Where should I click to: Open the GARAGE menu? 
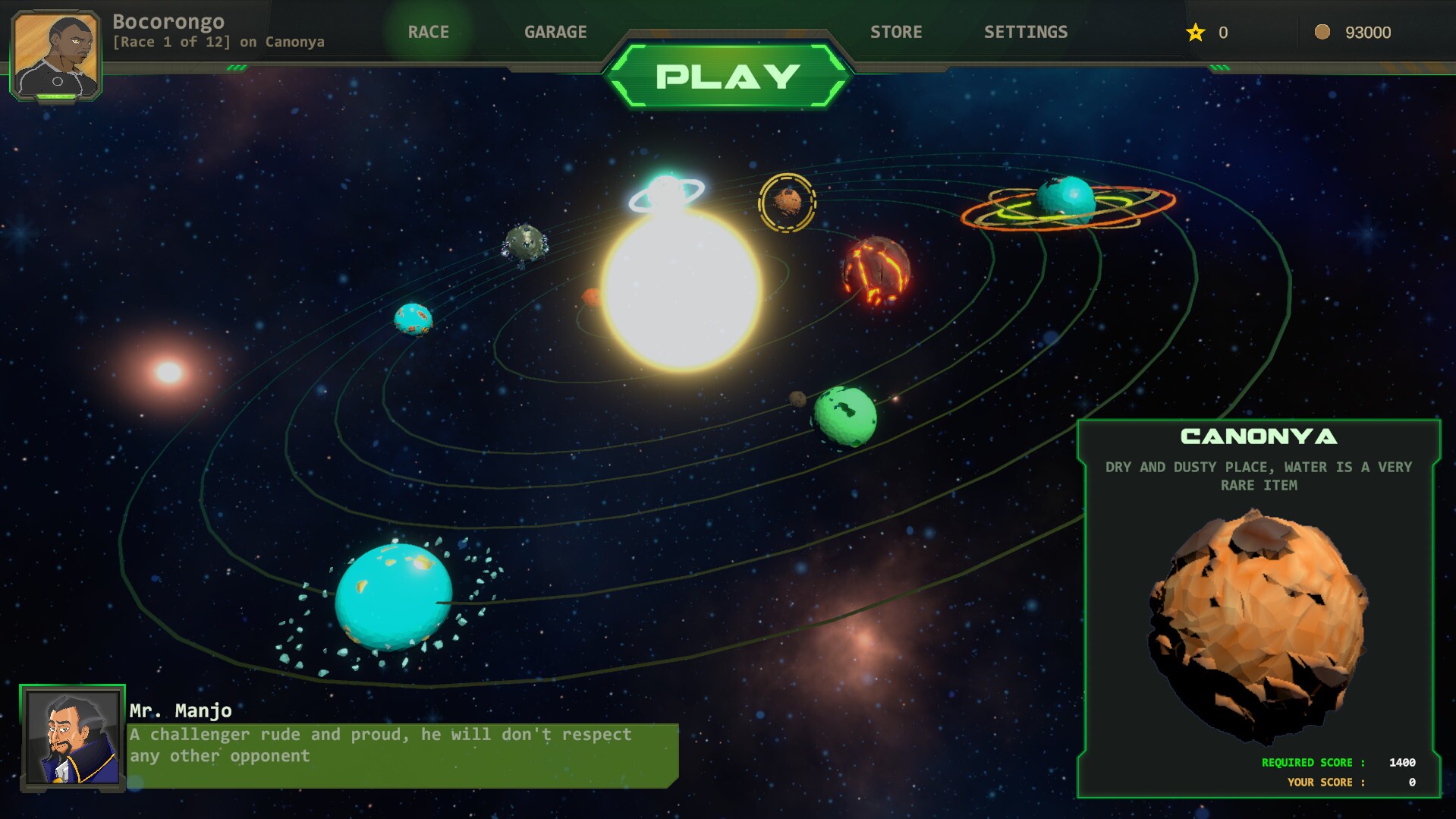pyautogui.click(x=555, y=32)
